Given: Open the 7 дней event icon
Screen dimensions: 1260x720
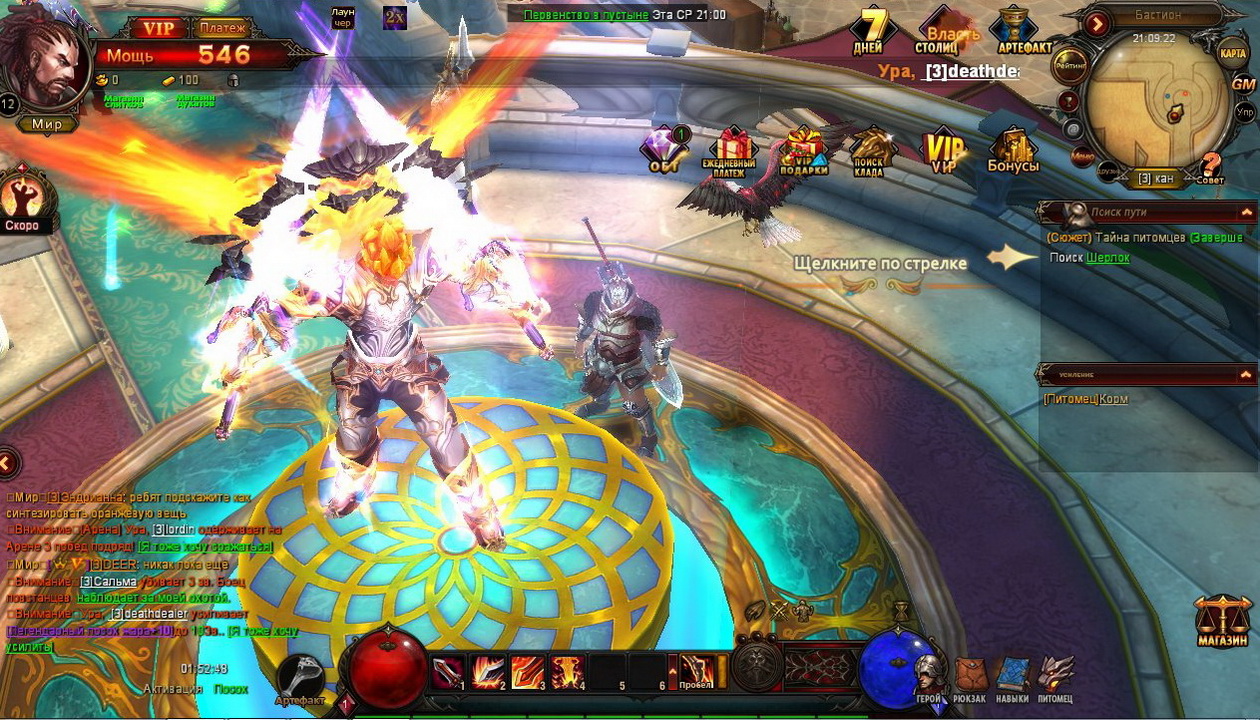Looking at the screenshot, I should pos(868,30).
